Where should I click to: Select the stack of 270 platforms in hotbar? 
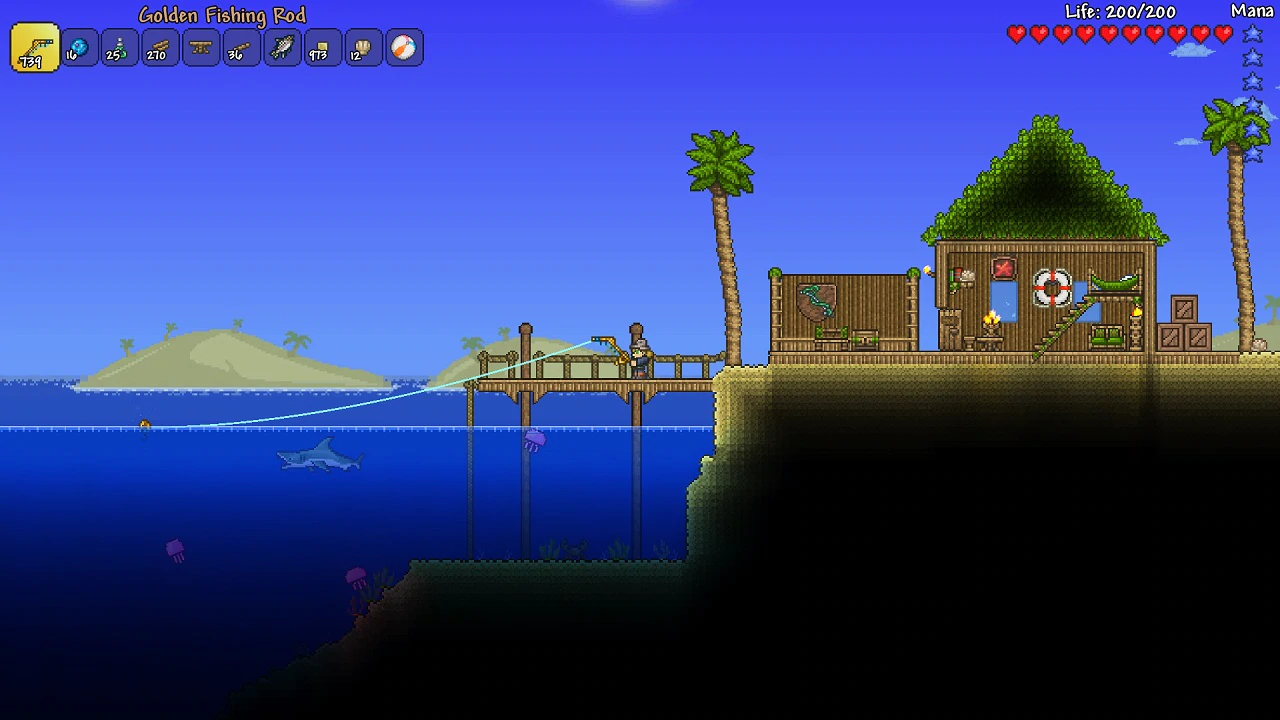click(159, 47)
